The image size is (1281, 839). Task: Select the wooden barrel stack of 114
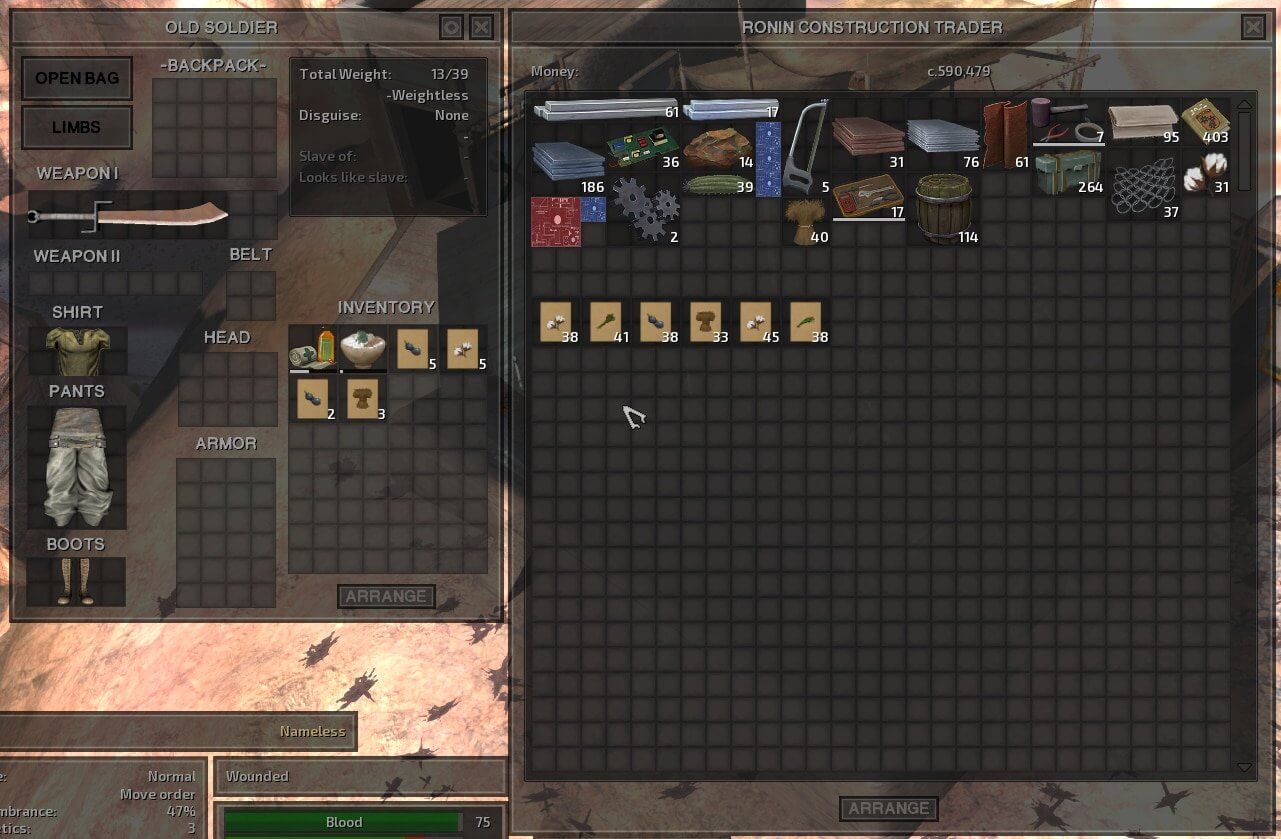pos(943,209)
